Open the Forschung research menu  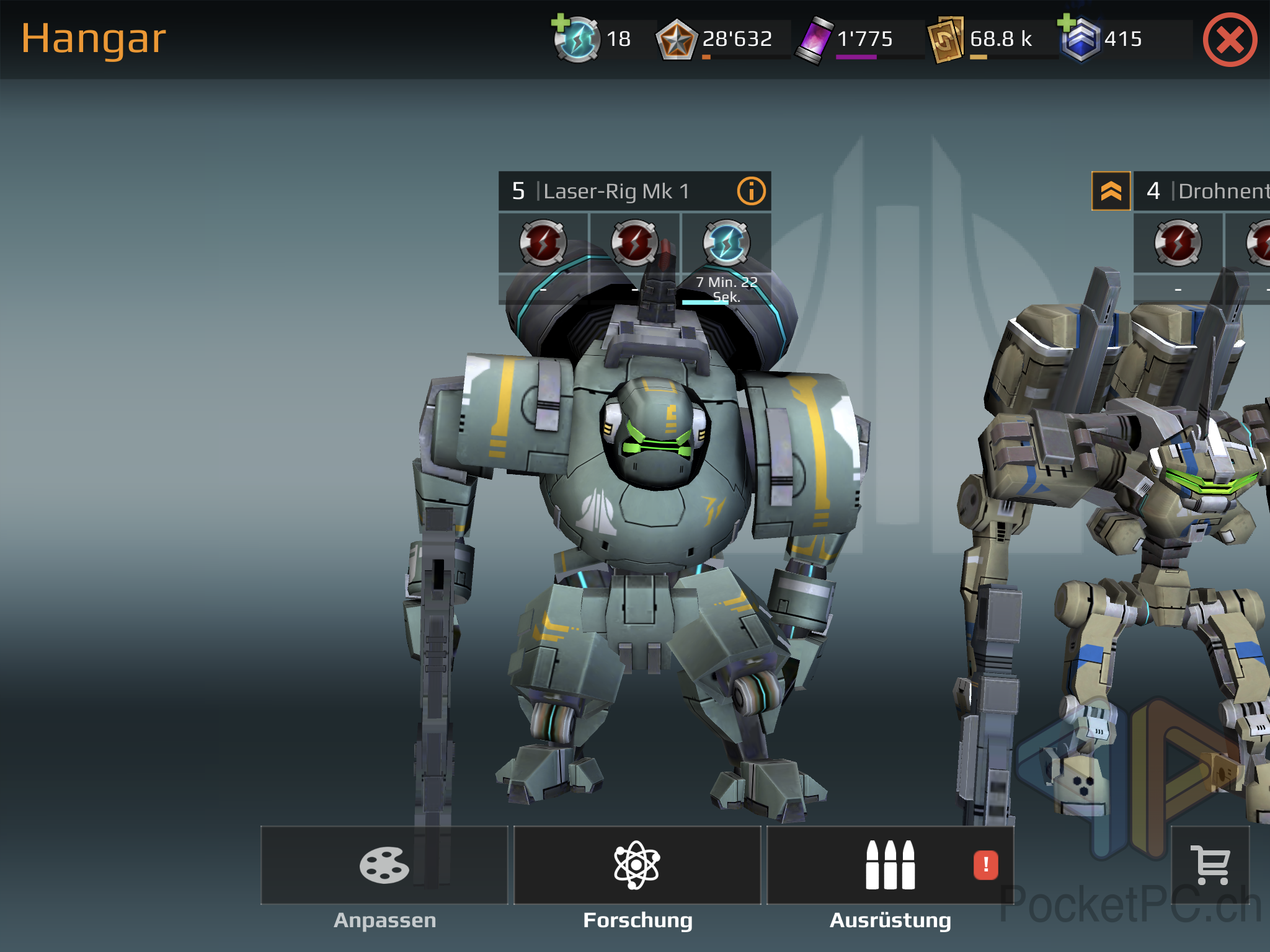(637, 865)
